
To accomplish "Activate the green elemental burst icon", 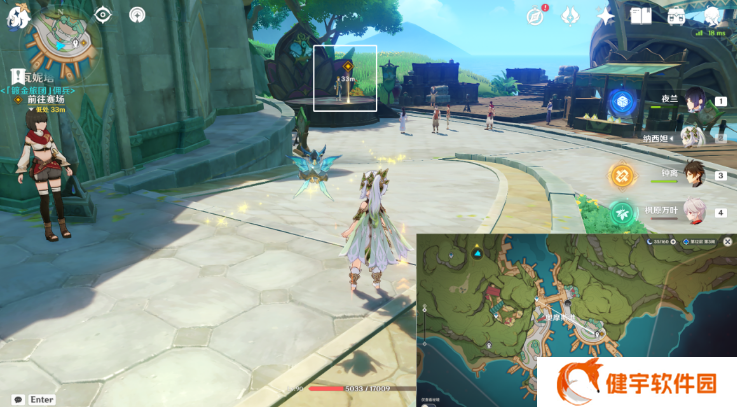I will tap(624, 212).
